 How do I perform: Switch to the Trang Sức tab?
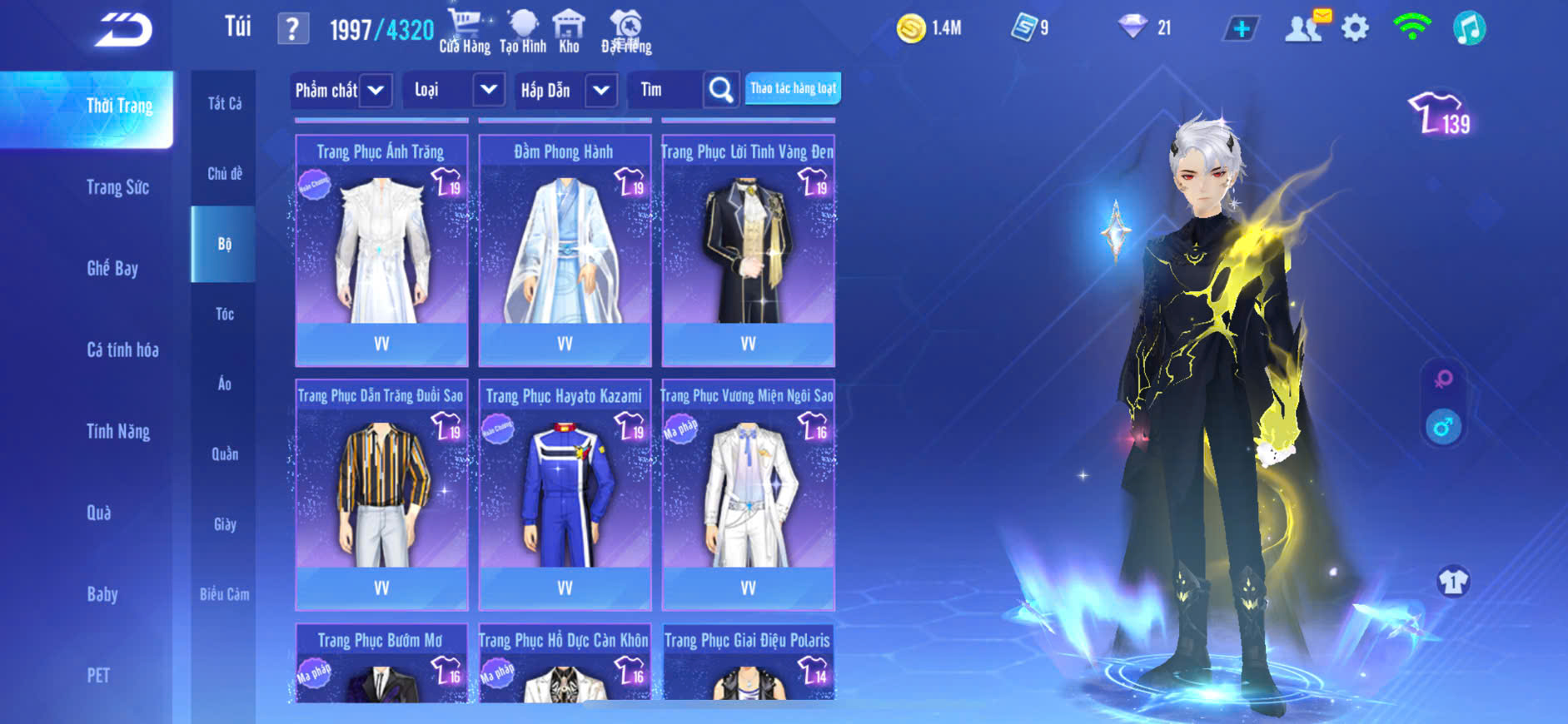coord(117,187)
